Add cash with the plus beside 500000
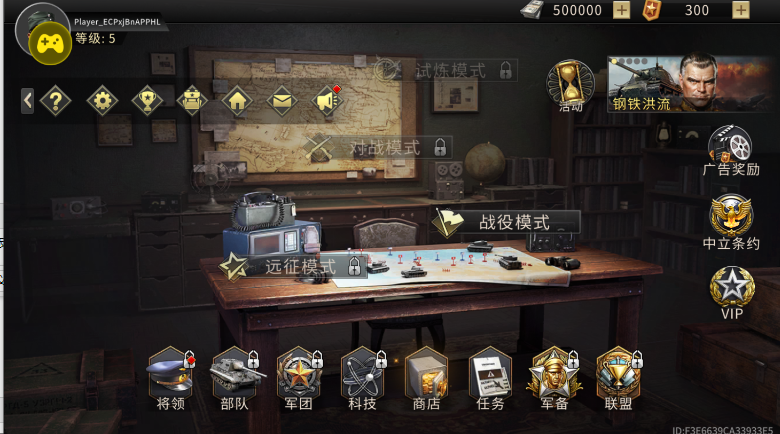This screenshot has width=780, height=434. [x=621, y=10]
